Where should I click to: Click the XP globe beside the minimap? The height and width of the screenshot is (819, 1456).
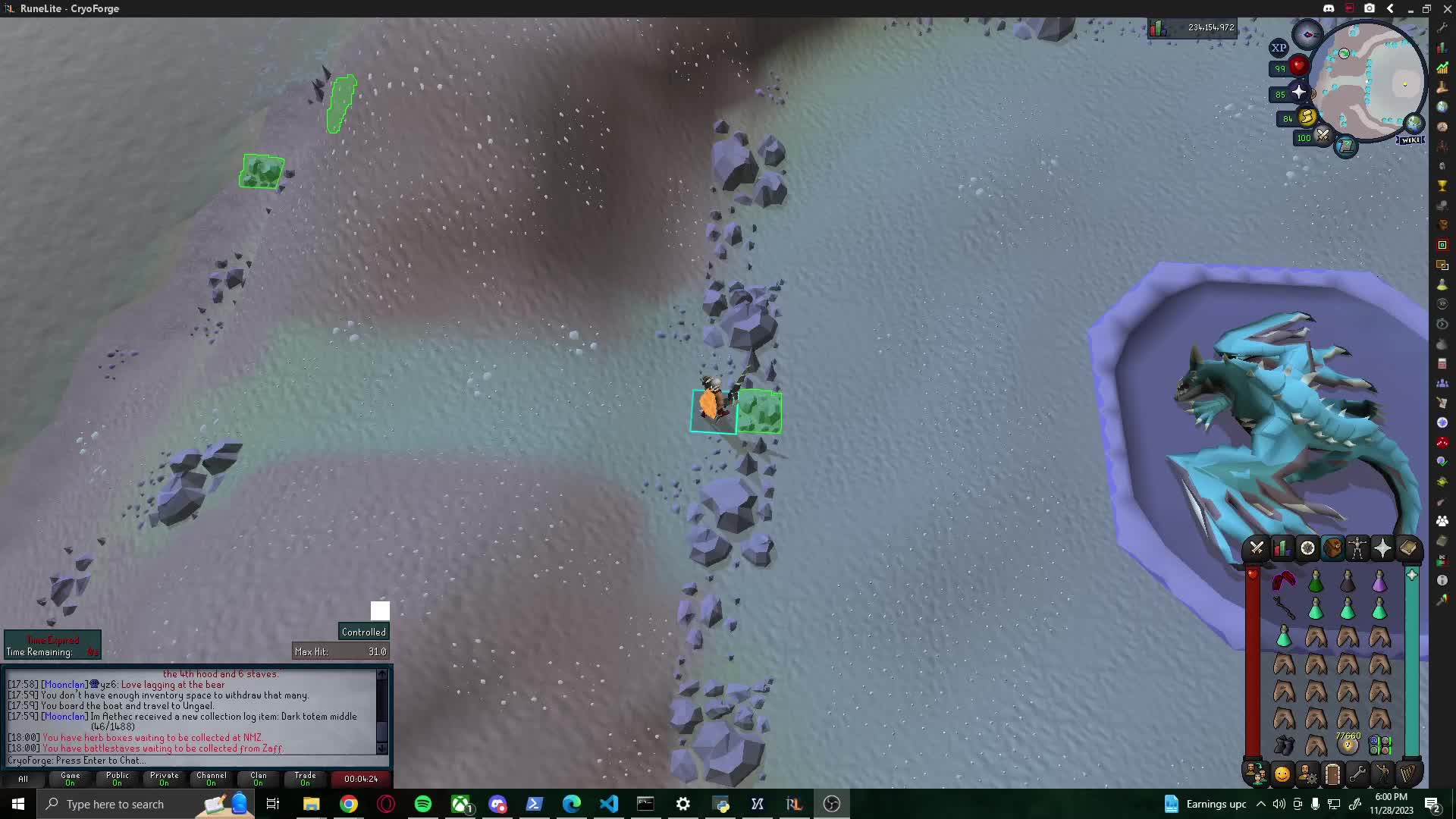[1280, 48]
